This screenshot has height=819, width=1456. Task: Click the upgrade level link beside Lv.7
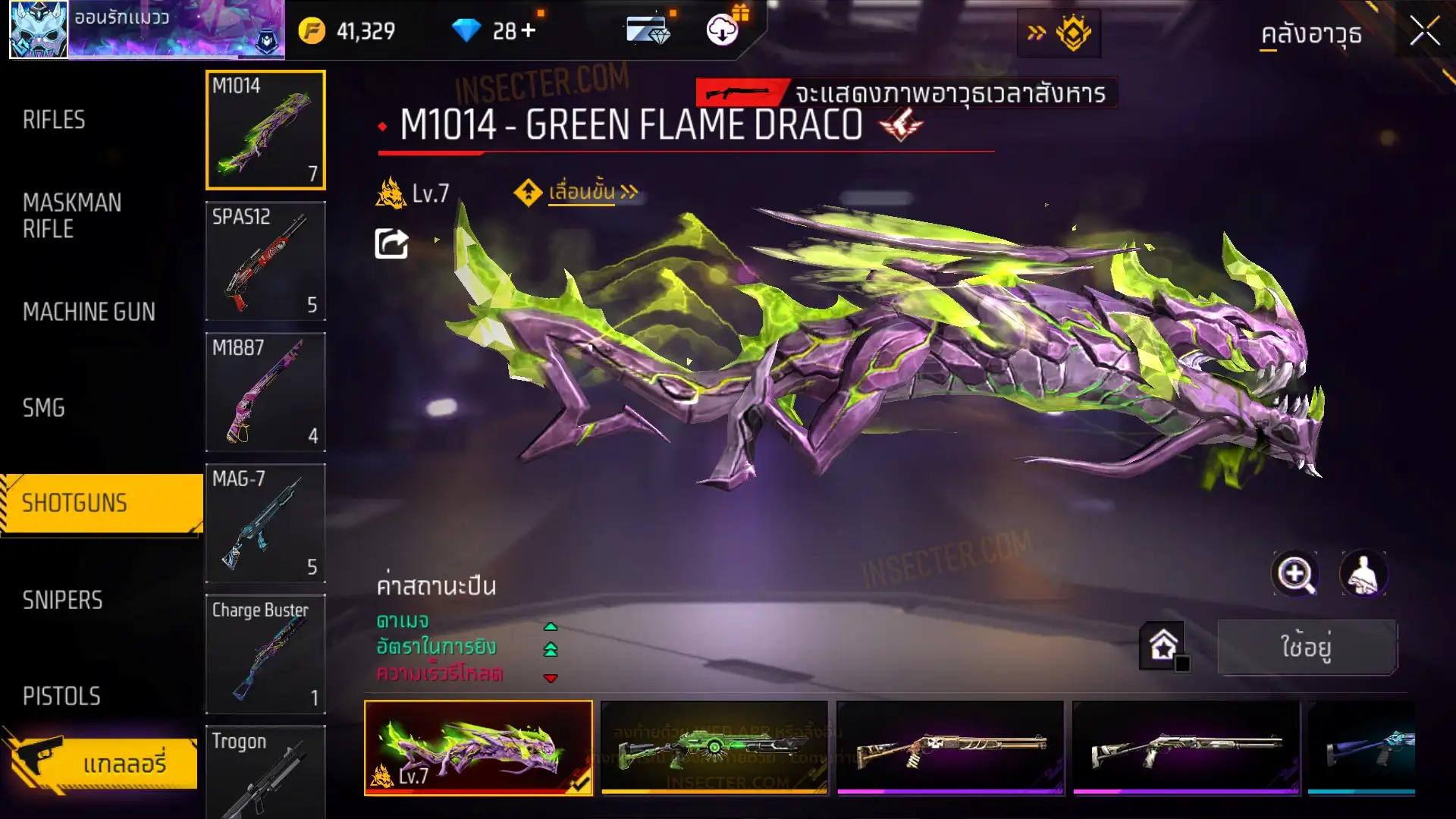(582, 193)
